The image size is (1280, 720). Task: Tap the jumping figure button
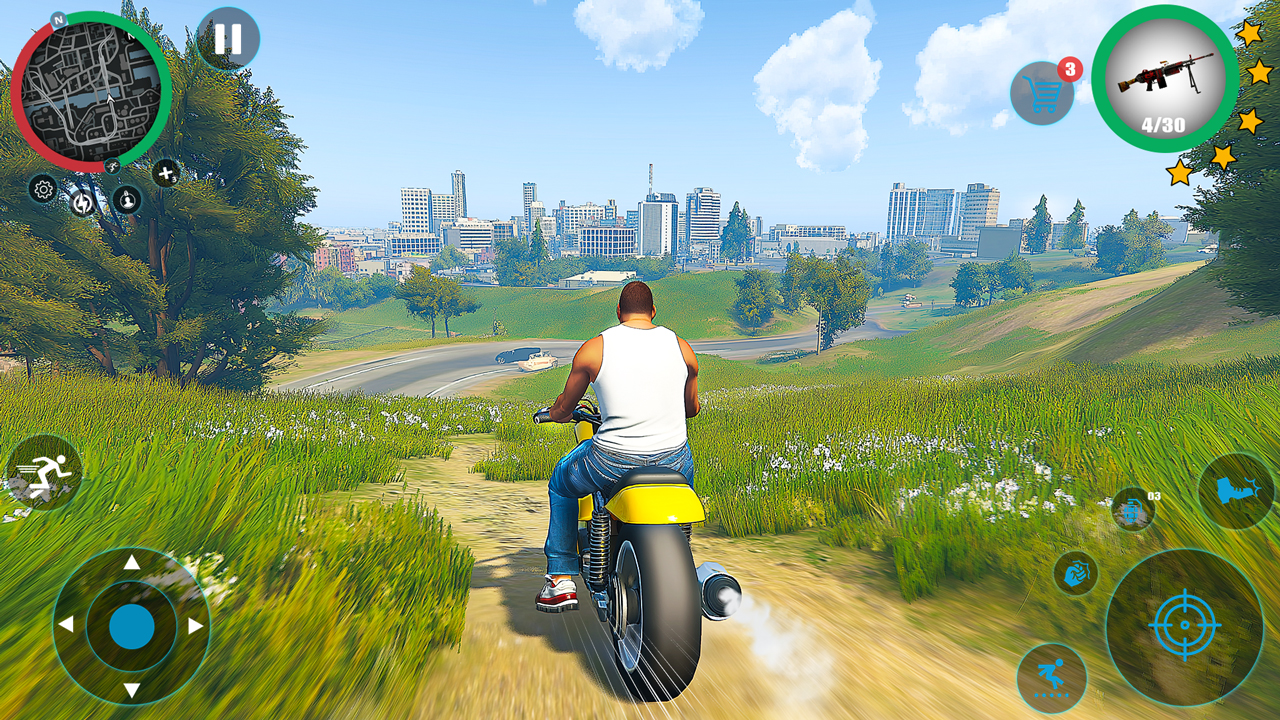pos(1051,678)
